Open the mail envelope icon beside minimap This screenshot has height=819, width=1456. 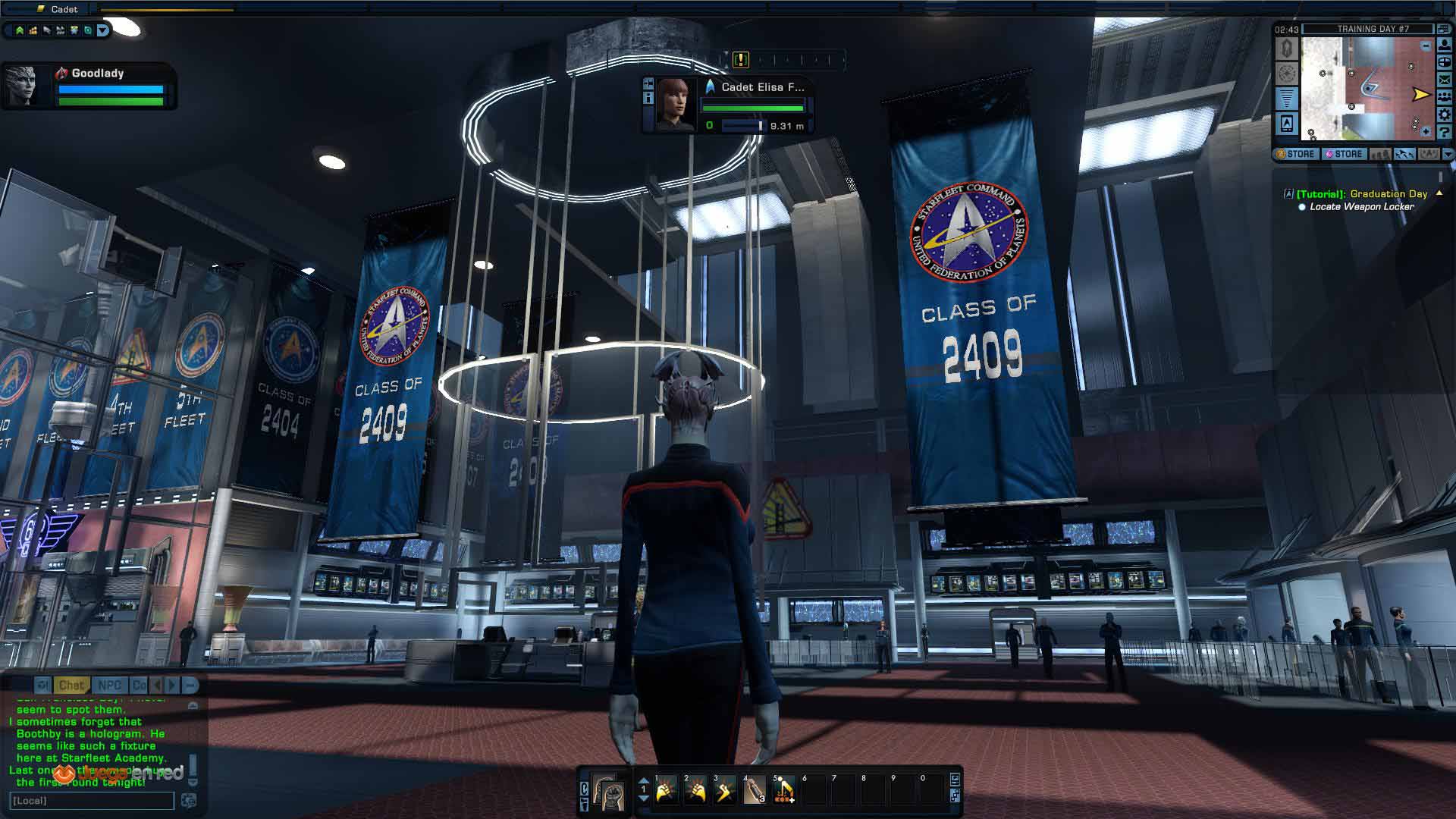point(1445,79)
